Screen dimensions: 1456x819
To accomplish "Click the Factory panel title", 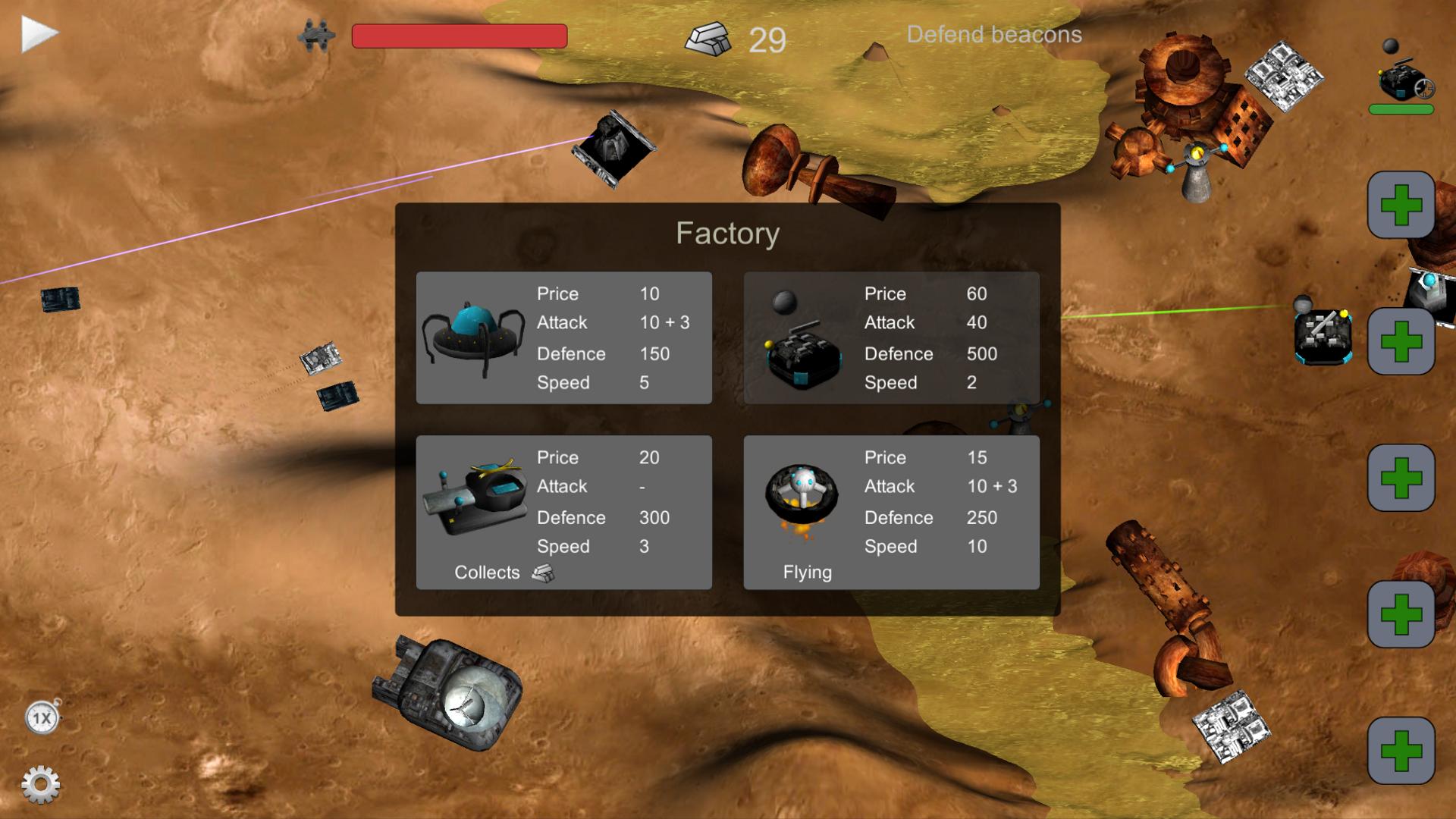I will (x=728, y=233).
